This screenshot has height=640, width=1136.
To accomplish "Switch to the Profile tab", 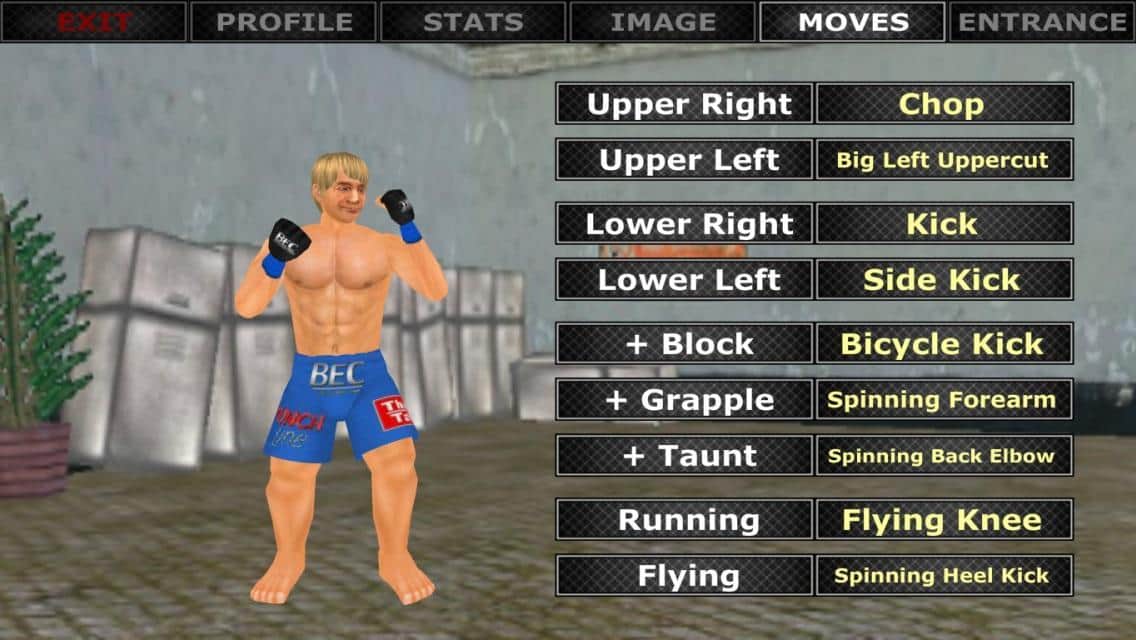I will click(x=283, y=22).
